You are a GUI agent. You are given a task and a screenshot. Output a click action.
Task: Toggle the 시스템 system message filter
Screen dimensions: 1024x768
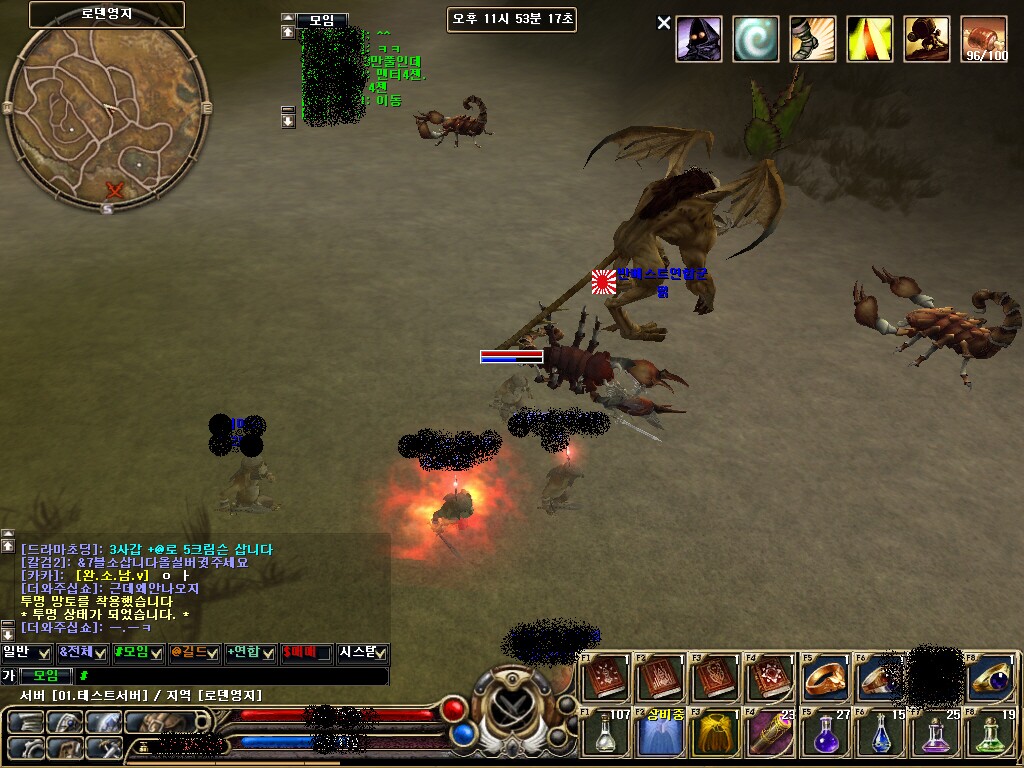coord(363,653)
